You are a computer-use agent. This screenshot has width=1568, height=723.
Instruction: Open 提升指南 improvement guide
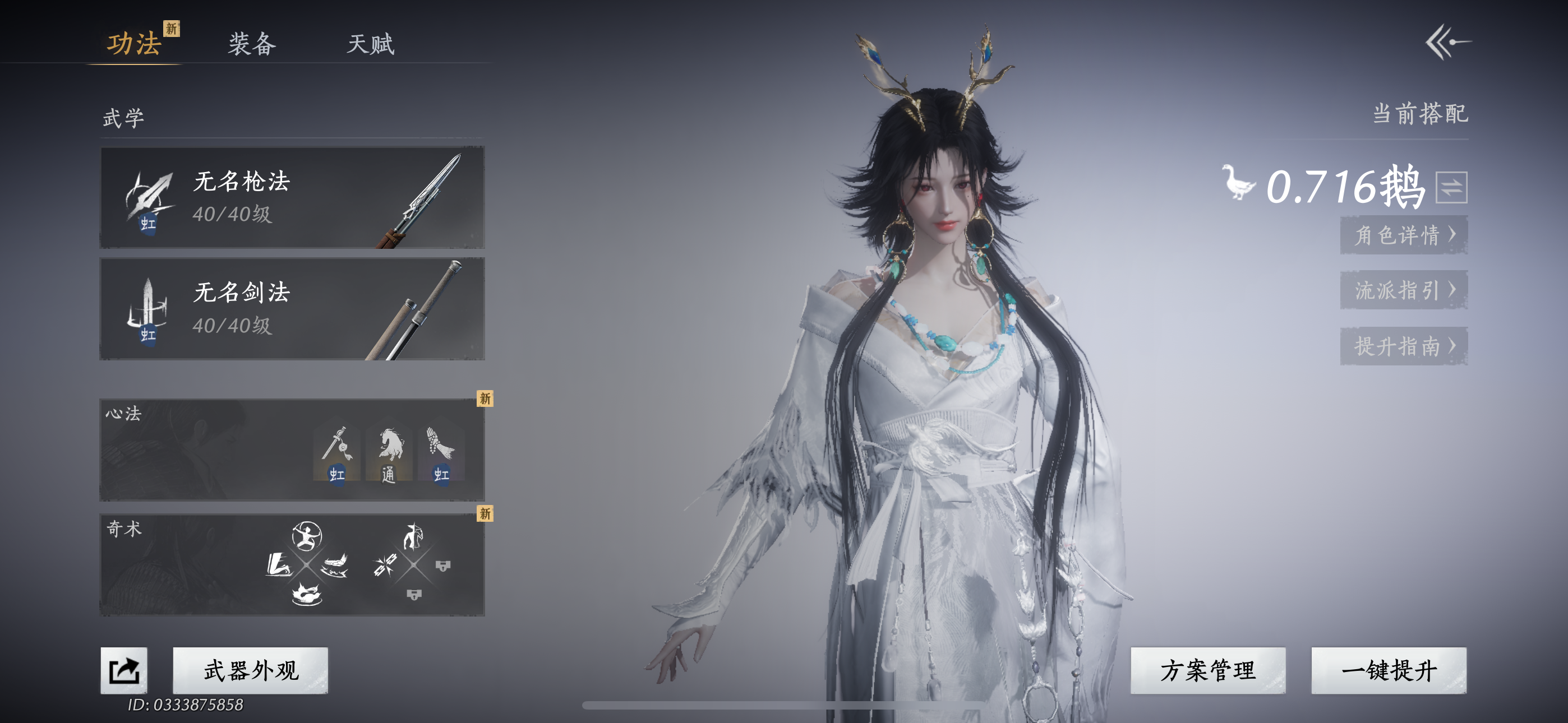[1404, 346]
